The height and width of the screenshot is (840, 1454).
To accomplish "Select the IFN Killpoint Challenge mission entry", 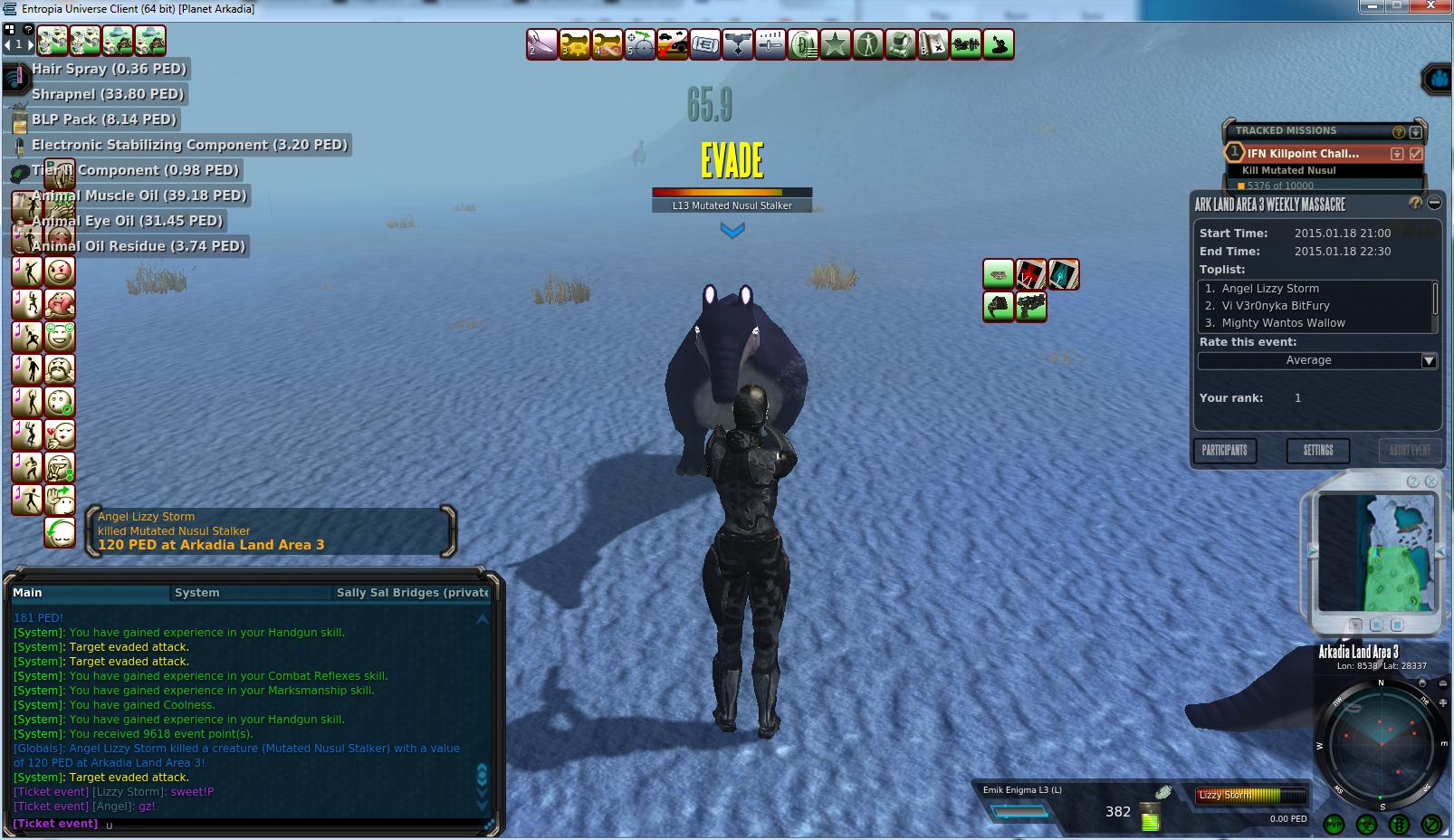I will click(x=1302, y=154).
